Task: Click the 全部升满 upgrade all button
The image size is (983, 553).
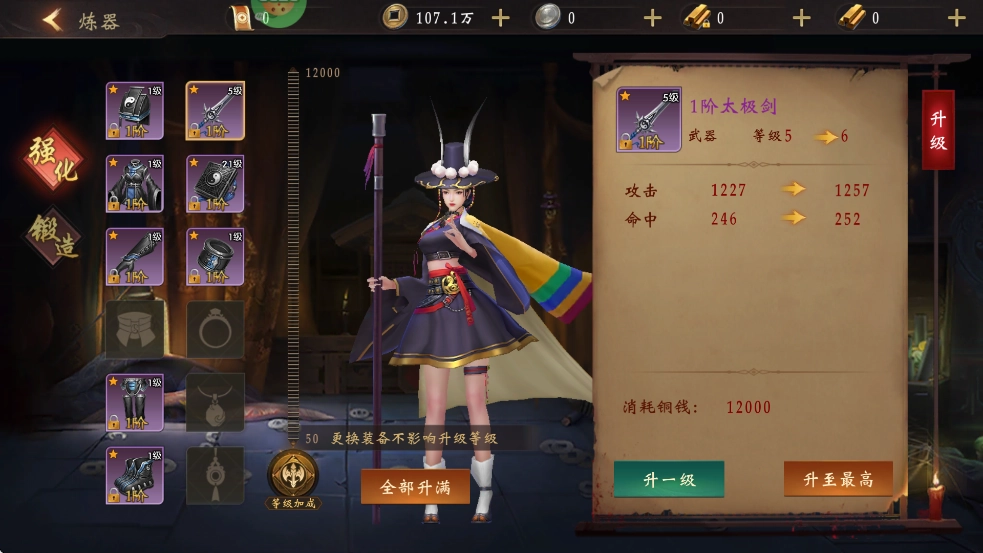Action: click(415, 487)
